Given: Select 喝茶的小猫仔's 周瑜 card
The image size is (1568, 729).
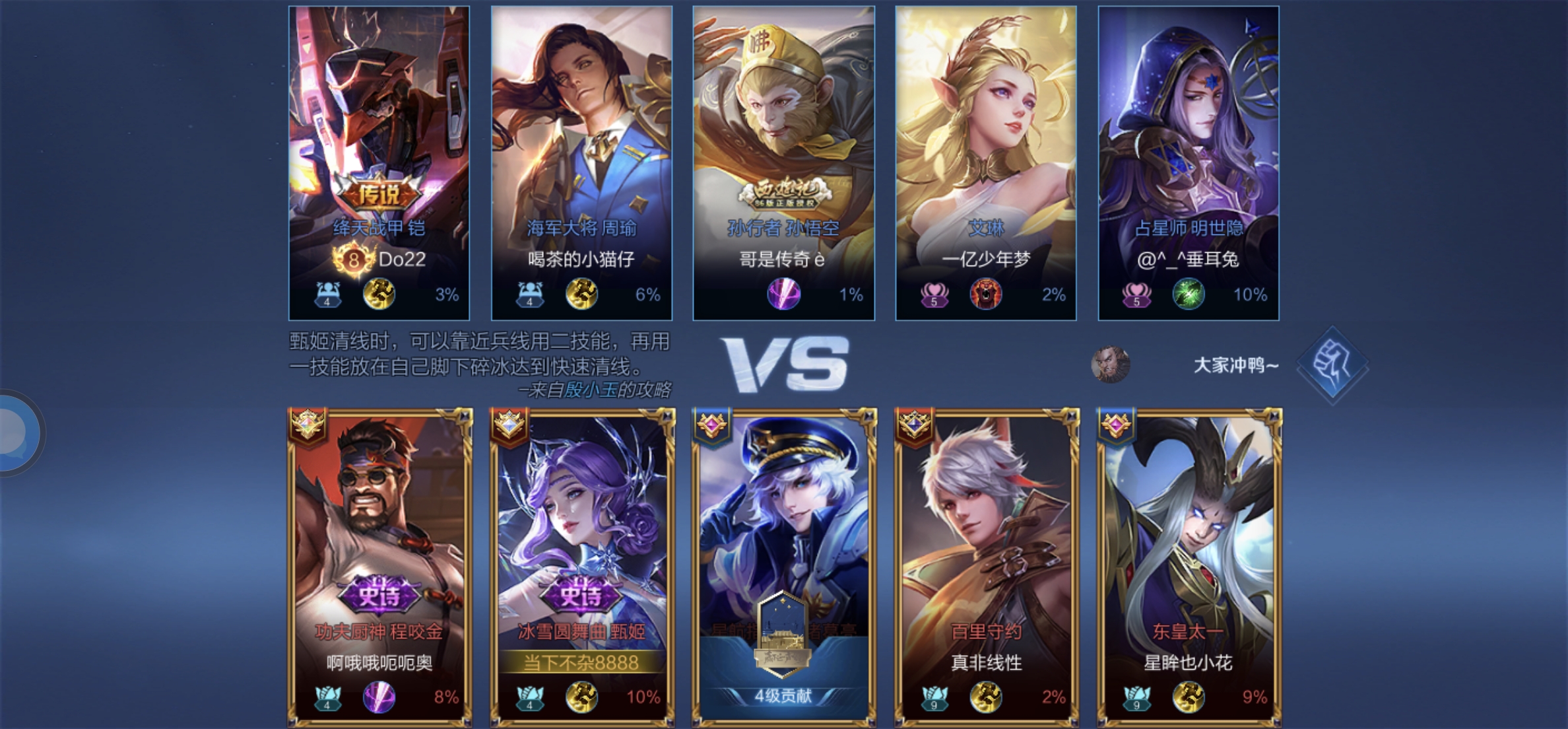Looking at the screenshot, I should pos(581,162).
